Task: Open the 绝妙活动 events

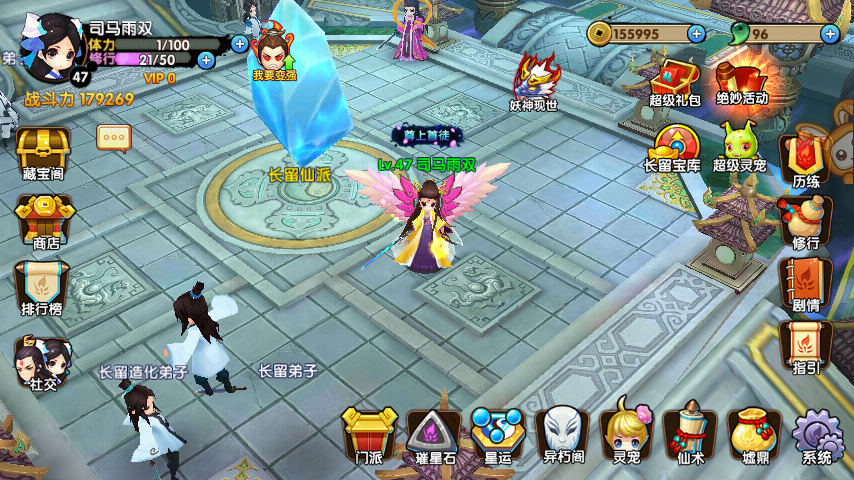Action: (x=741, y=81)
